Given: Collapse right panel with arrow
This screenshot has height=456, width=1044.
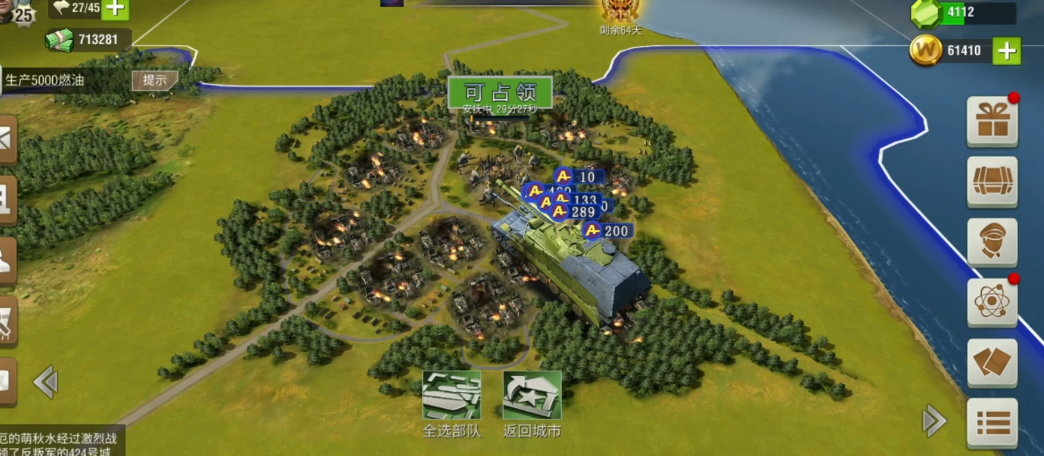Looking at the screenshot, I should (x=934, y=420).
